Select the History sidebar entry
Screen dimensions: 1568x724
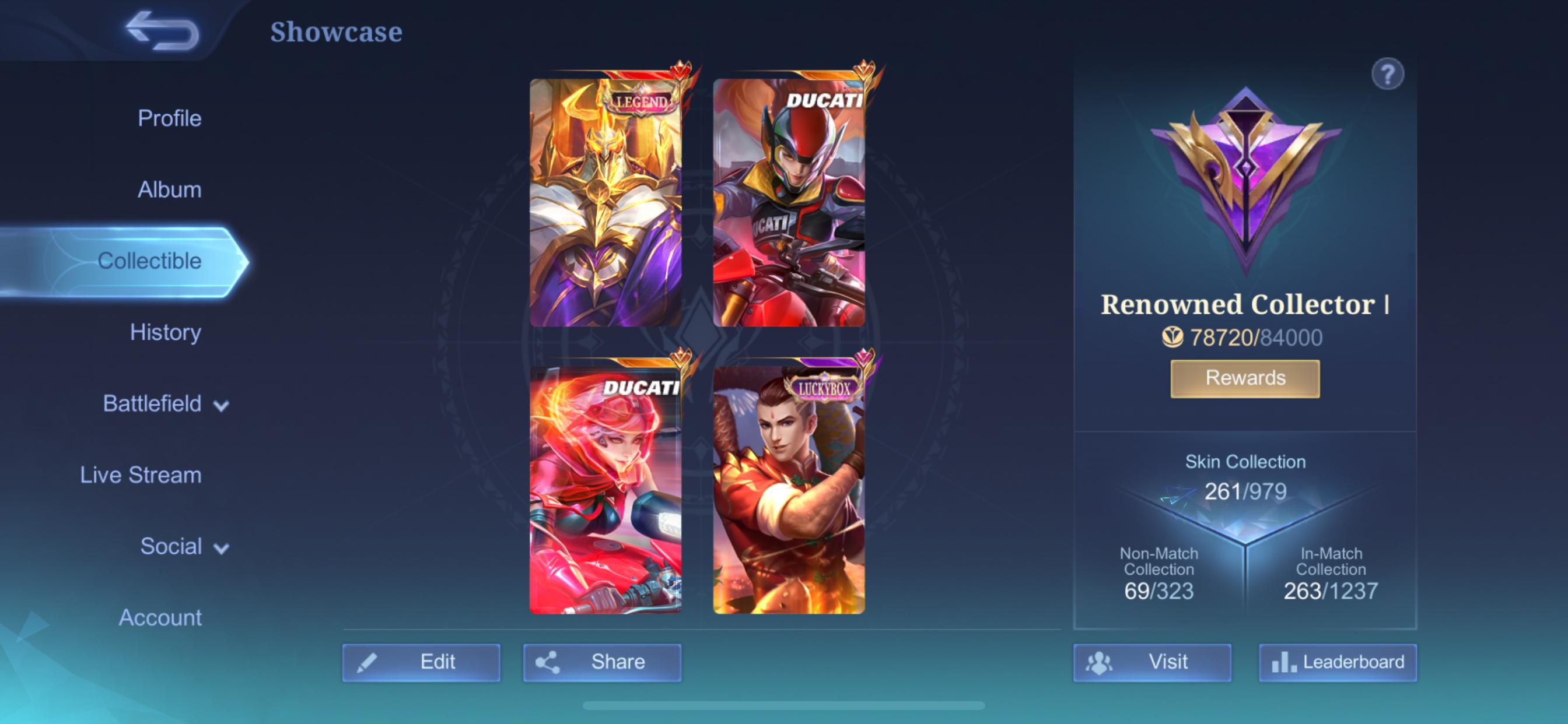click(x=166, y=333)
